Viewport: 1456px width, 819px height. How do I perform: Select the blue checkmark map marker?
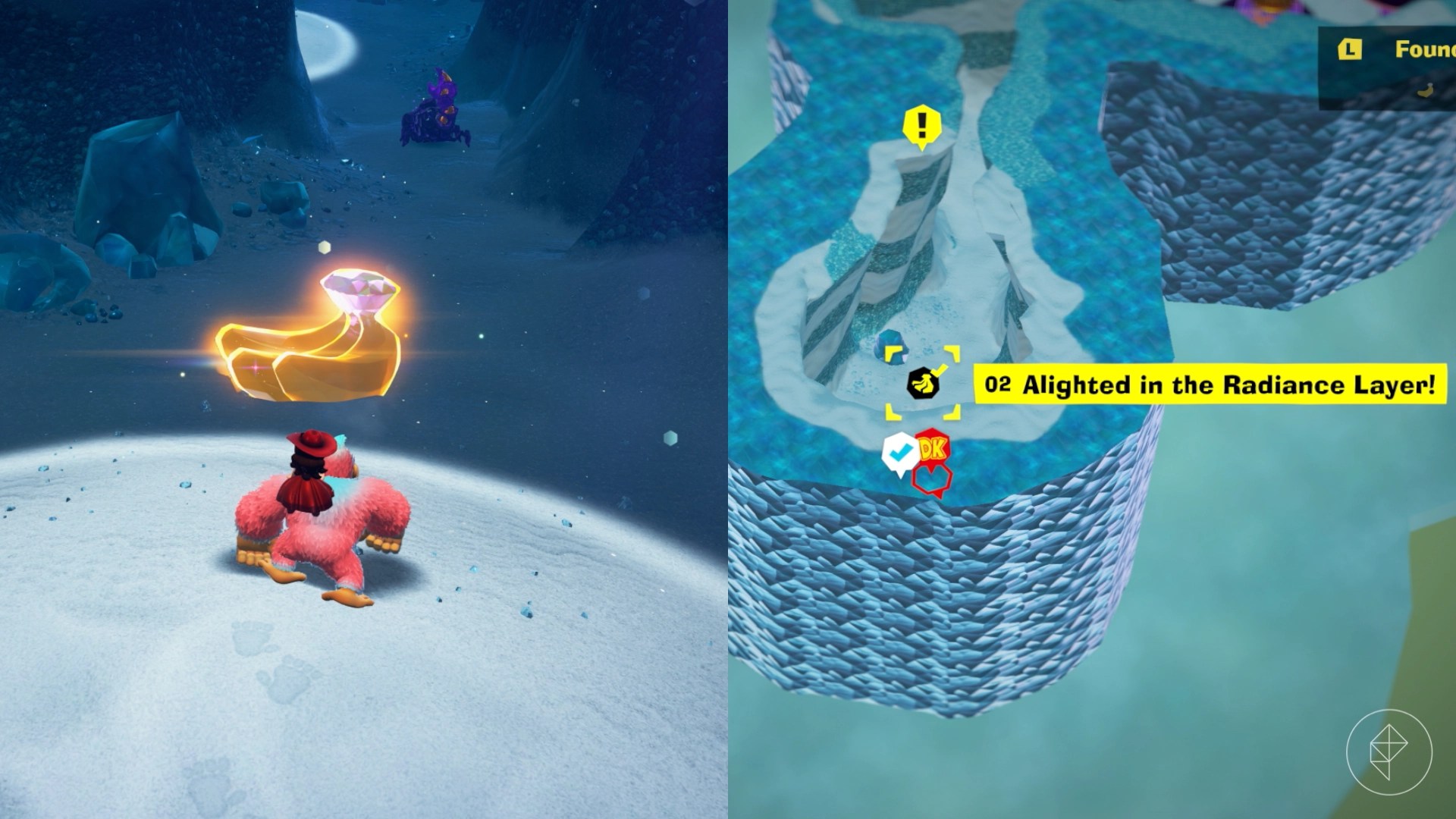click(x=900, y=453)
